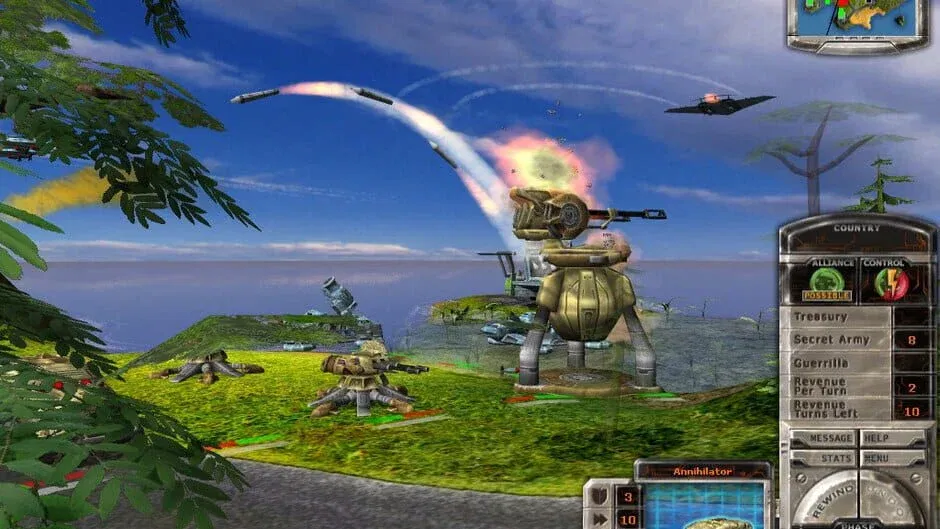Click the double-arrow speed icon
The width and height of the screenshot is (940, 529).
[x=596, y=519]
